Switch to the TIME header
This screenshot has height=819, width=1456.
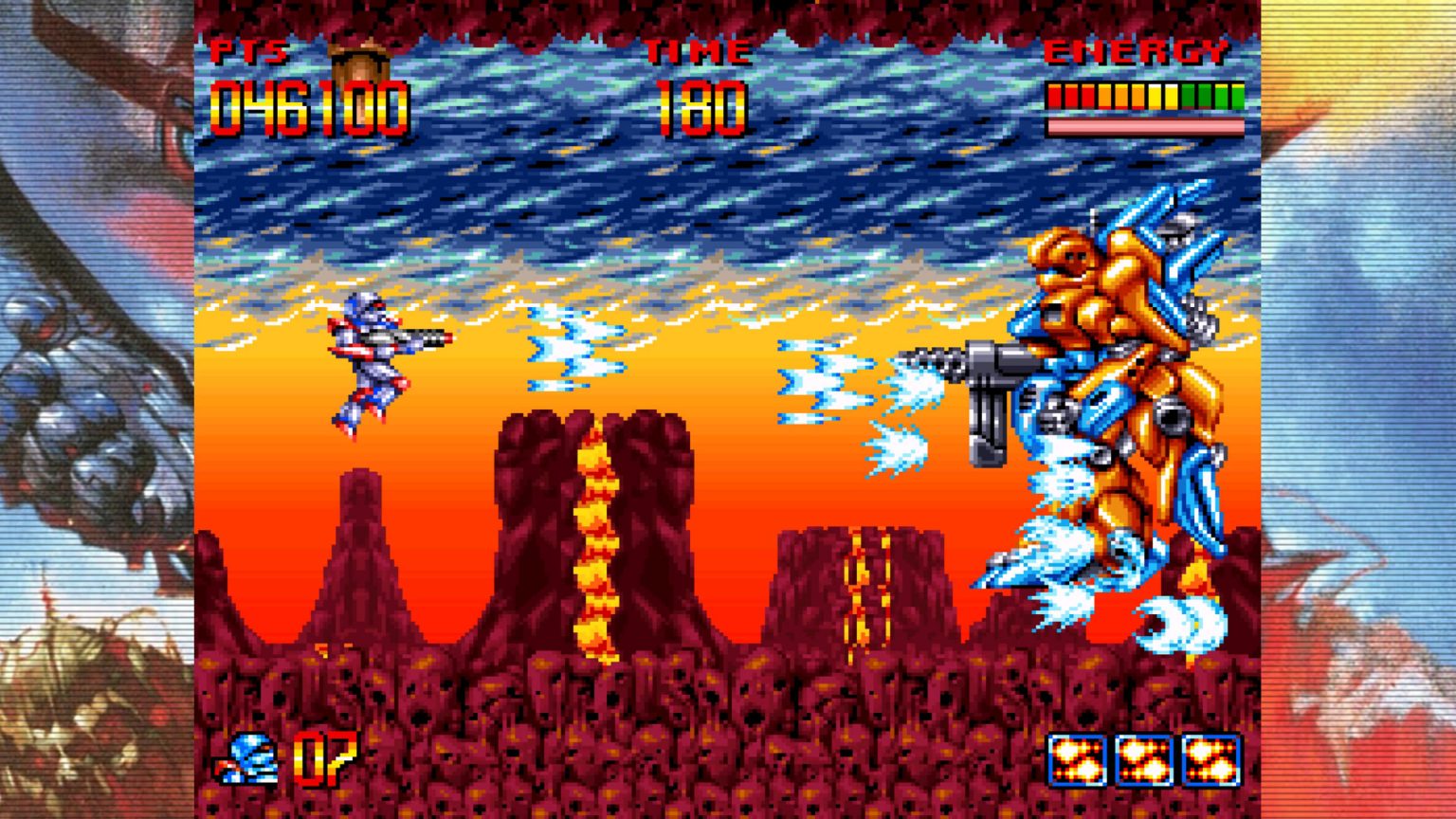tap(699, 54)
